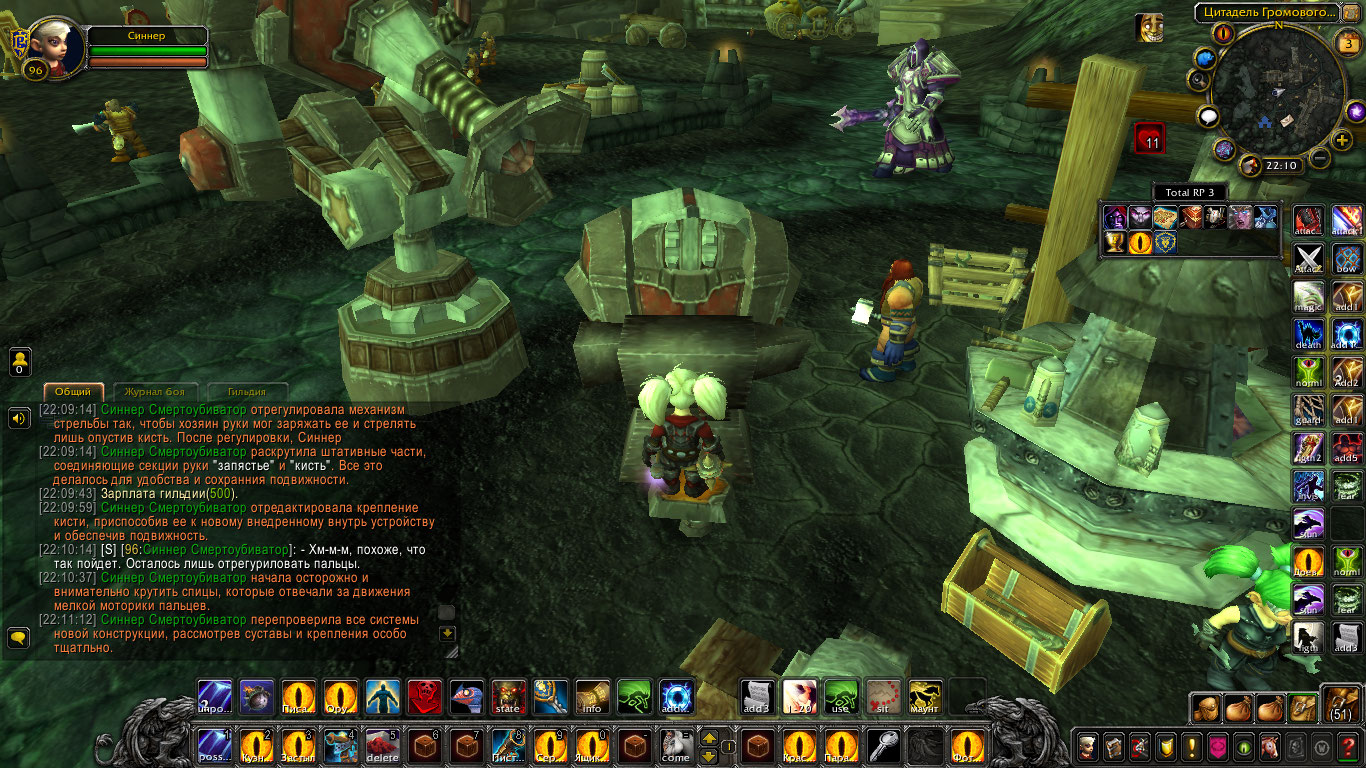Screen dimensions: 1366x768
Task: Open the main backpack showing (51)
Action: coord(1341,704)
